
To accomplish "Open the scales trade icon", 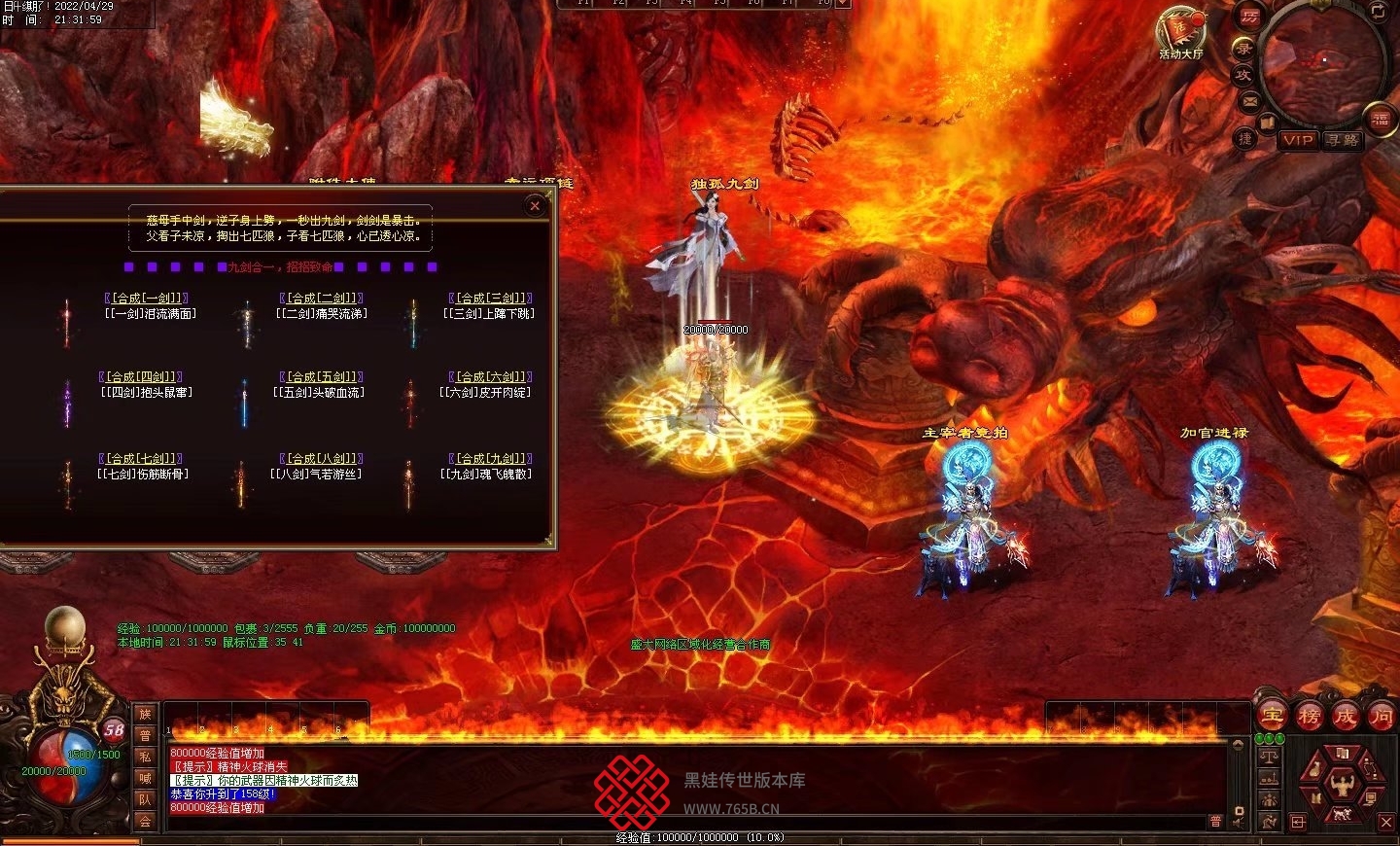I will pyautogui.click(x=1269, y=757).
